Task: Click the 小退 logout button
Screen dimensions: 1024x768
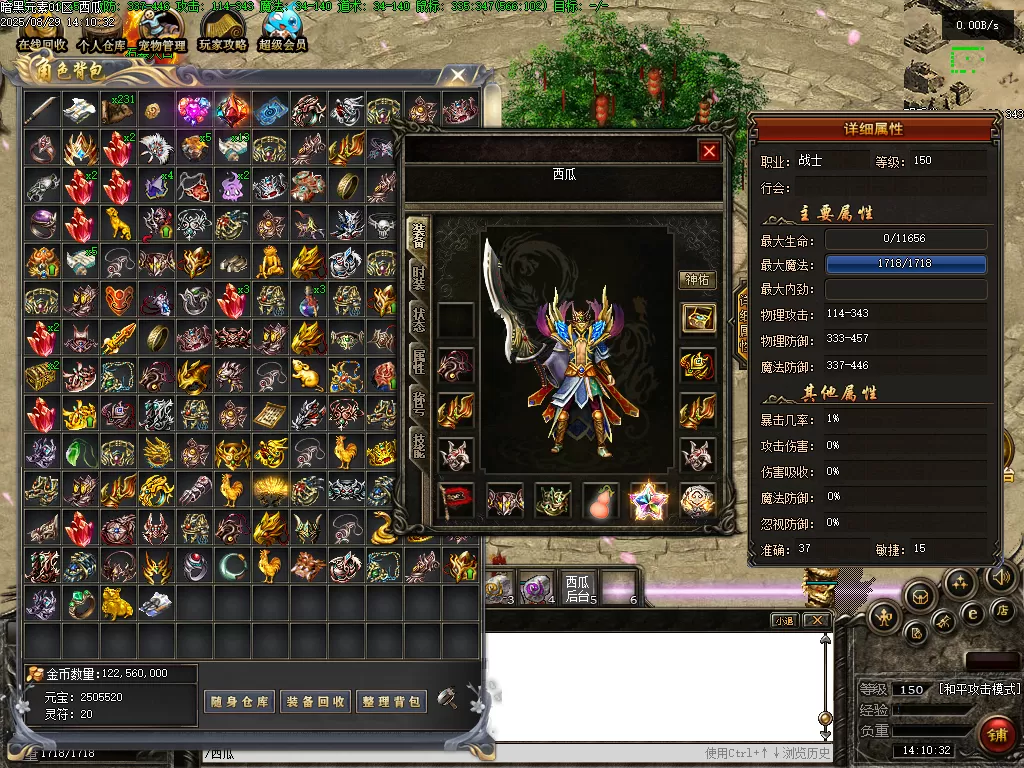Action: point(785,620)
